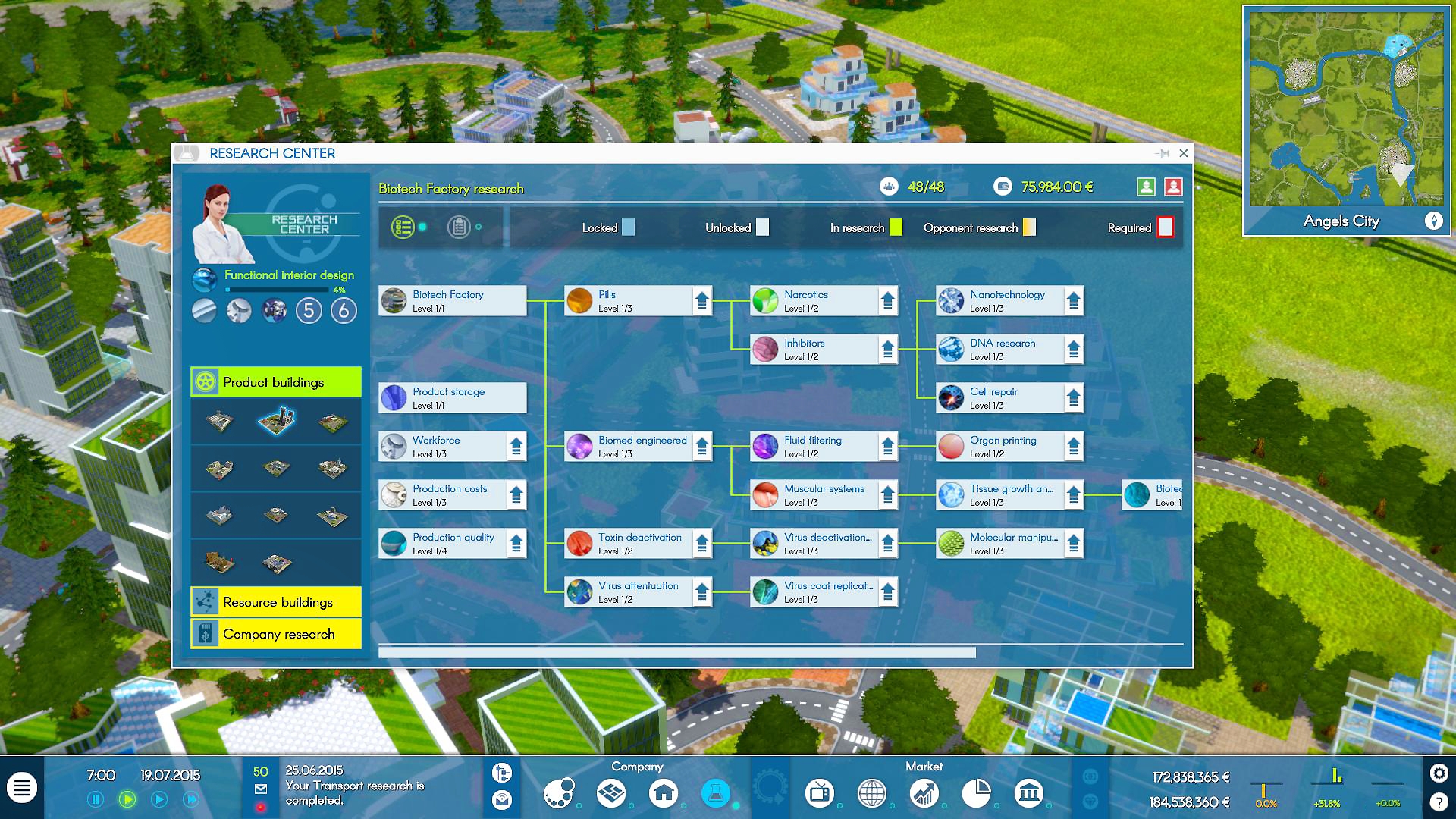Upgrade Workforce research with its arrow button
The image size is (1456, 819).
(515, 446)
